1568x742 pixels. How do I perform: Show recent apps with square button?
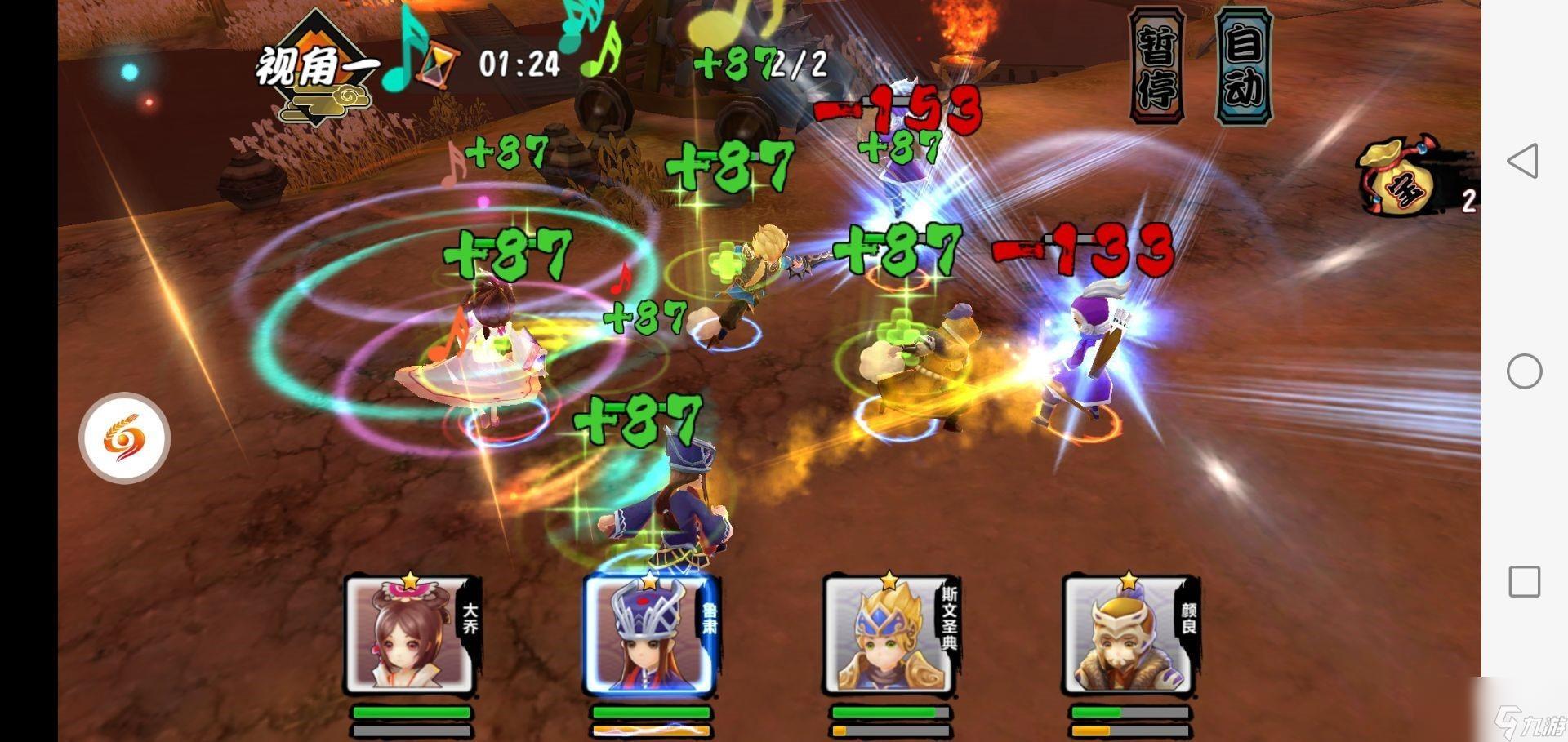point(1524,582)
